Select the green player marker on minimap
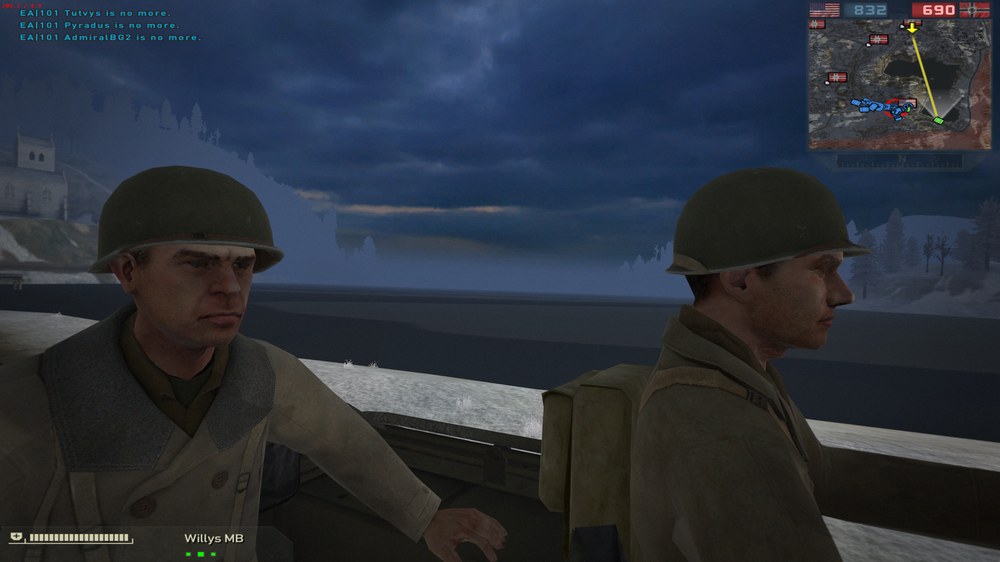The height and width of the screenshot is (562, 1000). click(938, 121)
